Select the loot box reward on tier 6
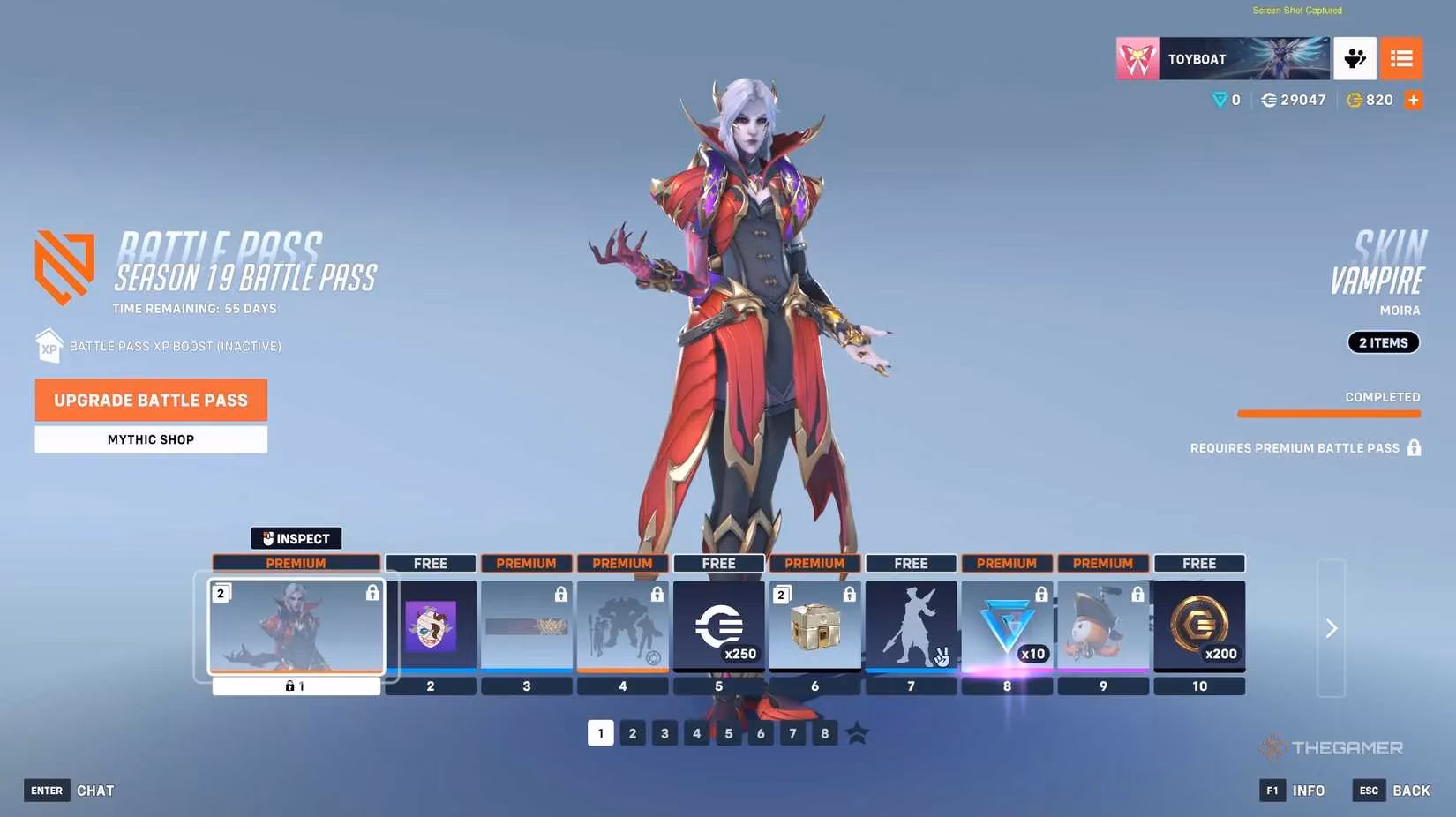The image size is (1456, 817). click(x=814, y=626)
